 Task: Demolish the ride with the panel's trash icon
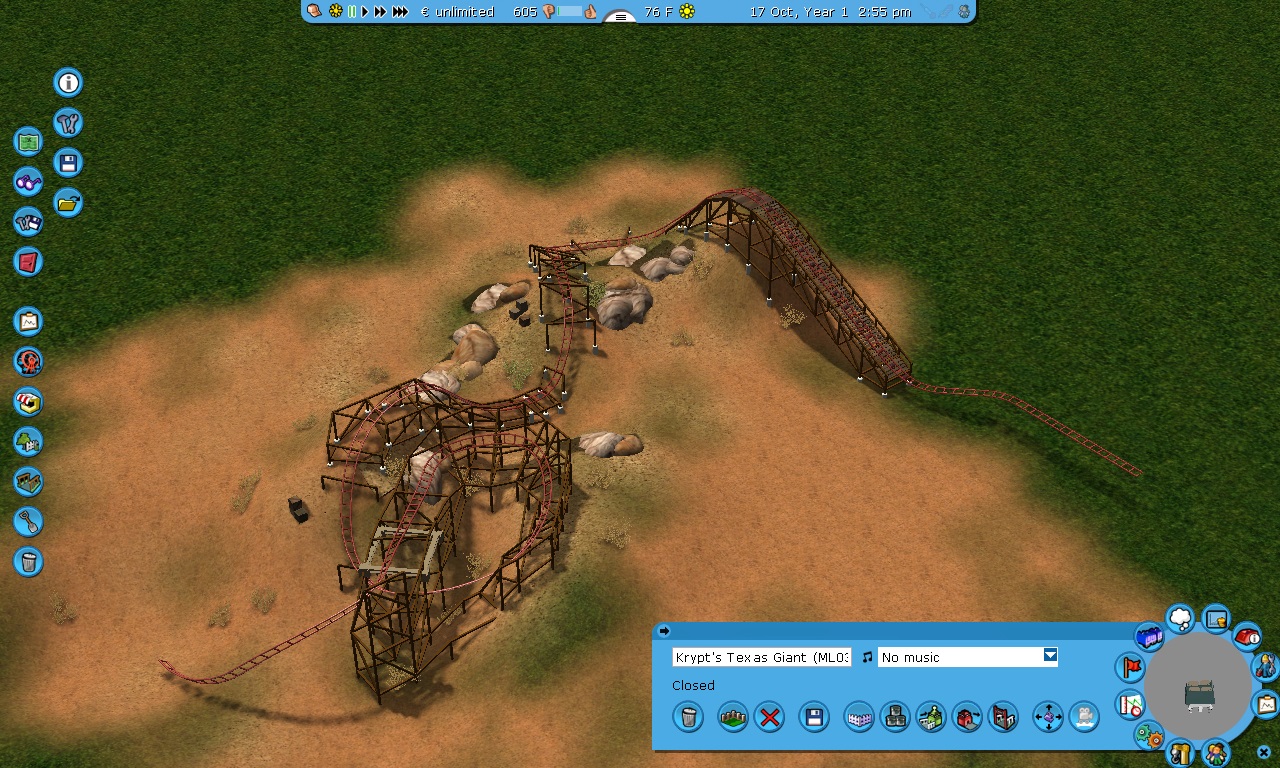pyautogui.click(x=688, y=717)
